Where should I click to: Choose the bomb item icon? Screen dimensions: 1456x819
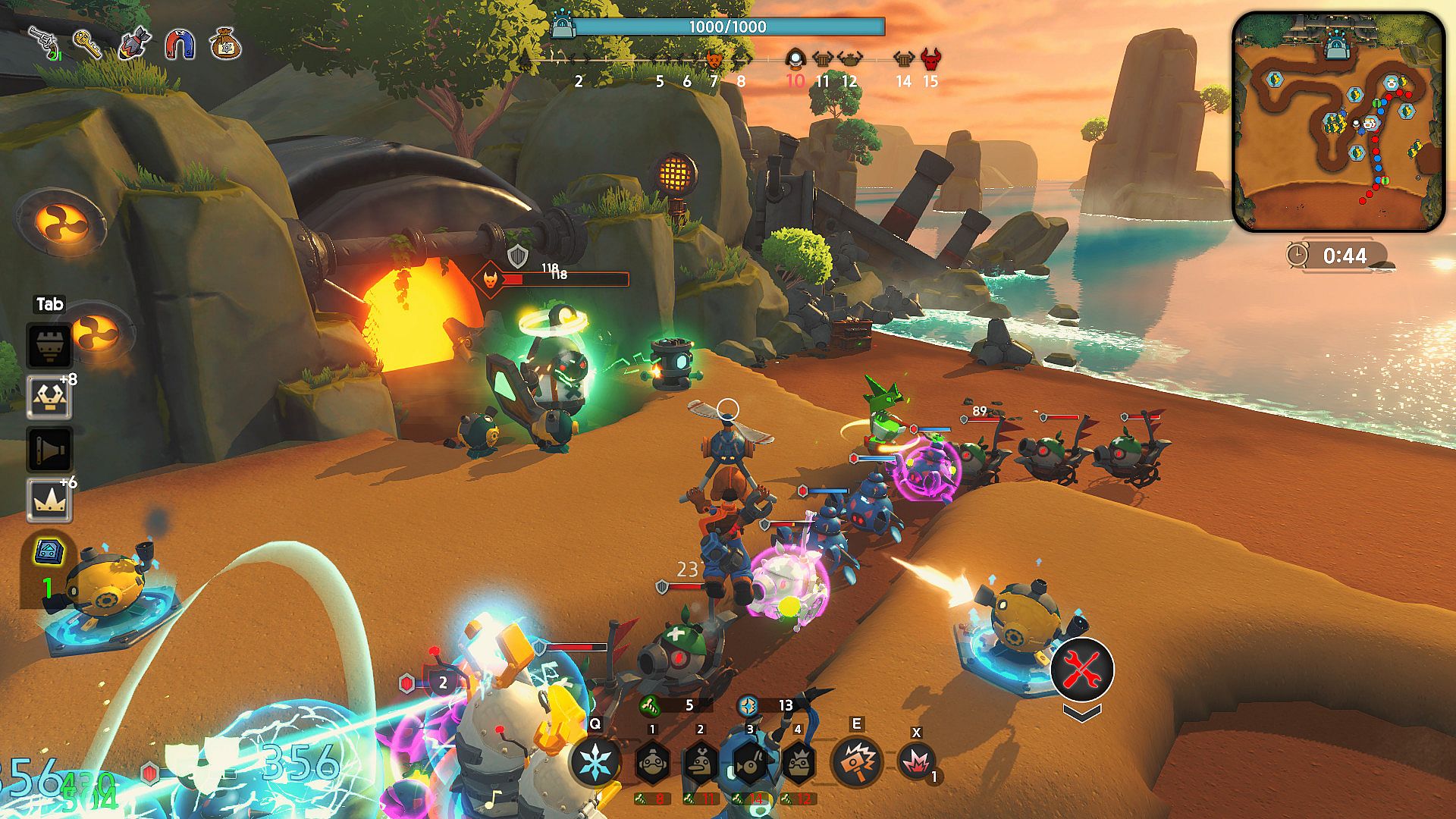click(133, 44)
